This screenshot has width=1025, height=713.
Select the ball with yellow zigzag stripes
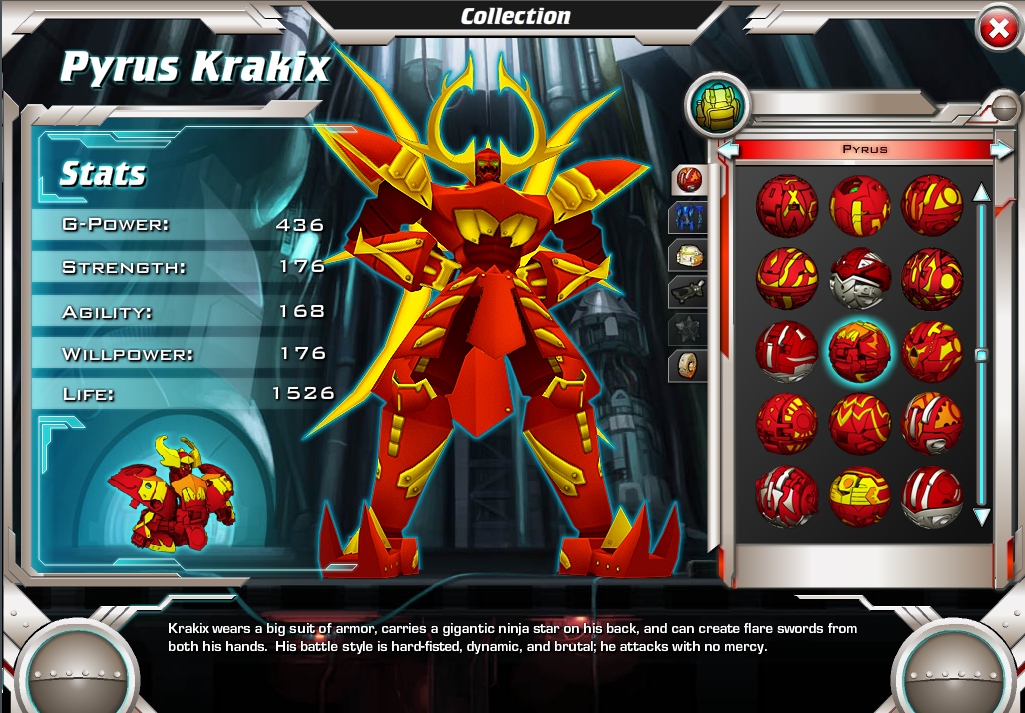coord(859,423)
